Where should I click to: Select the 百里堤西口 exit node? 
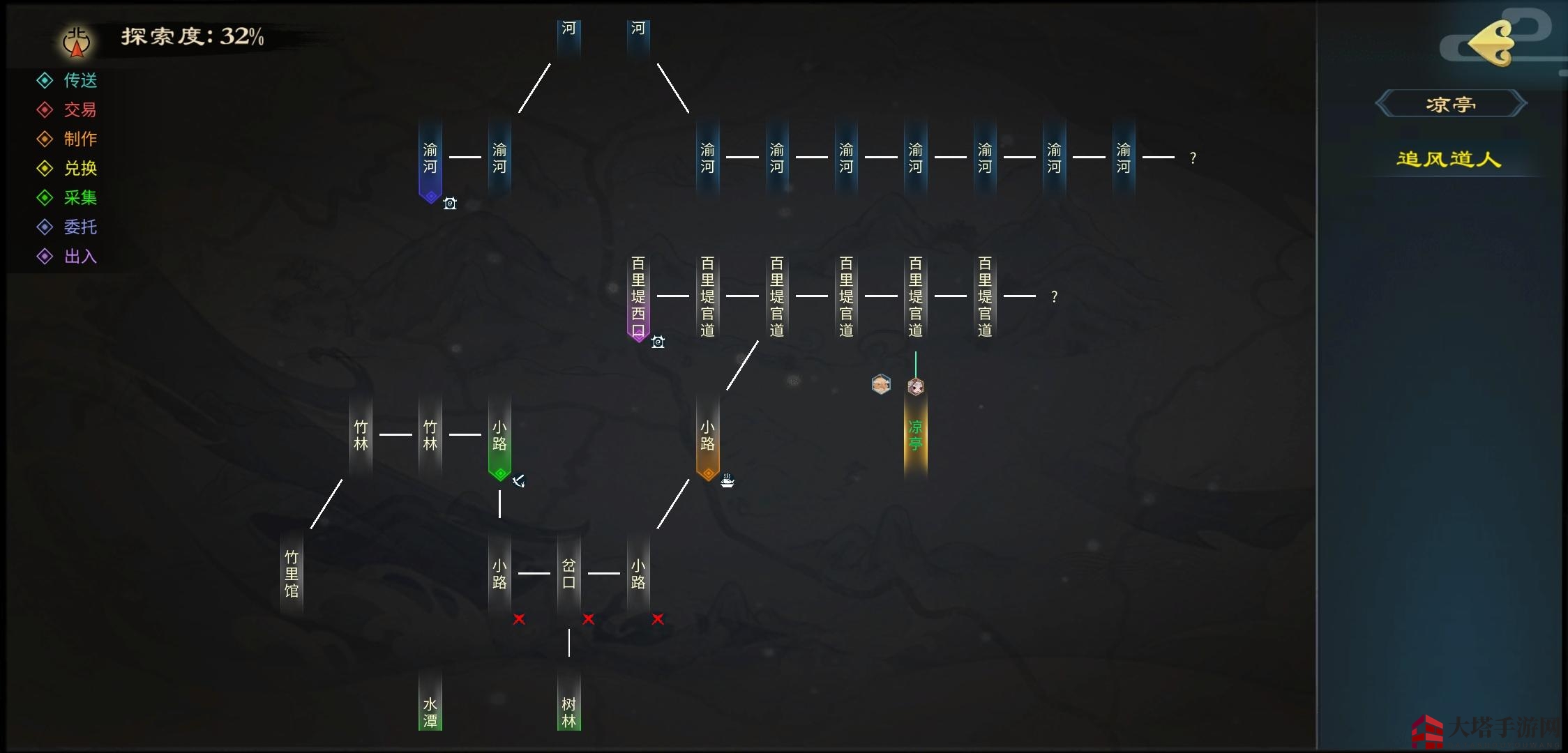638,296
